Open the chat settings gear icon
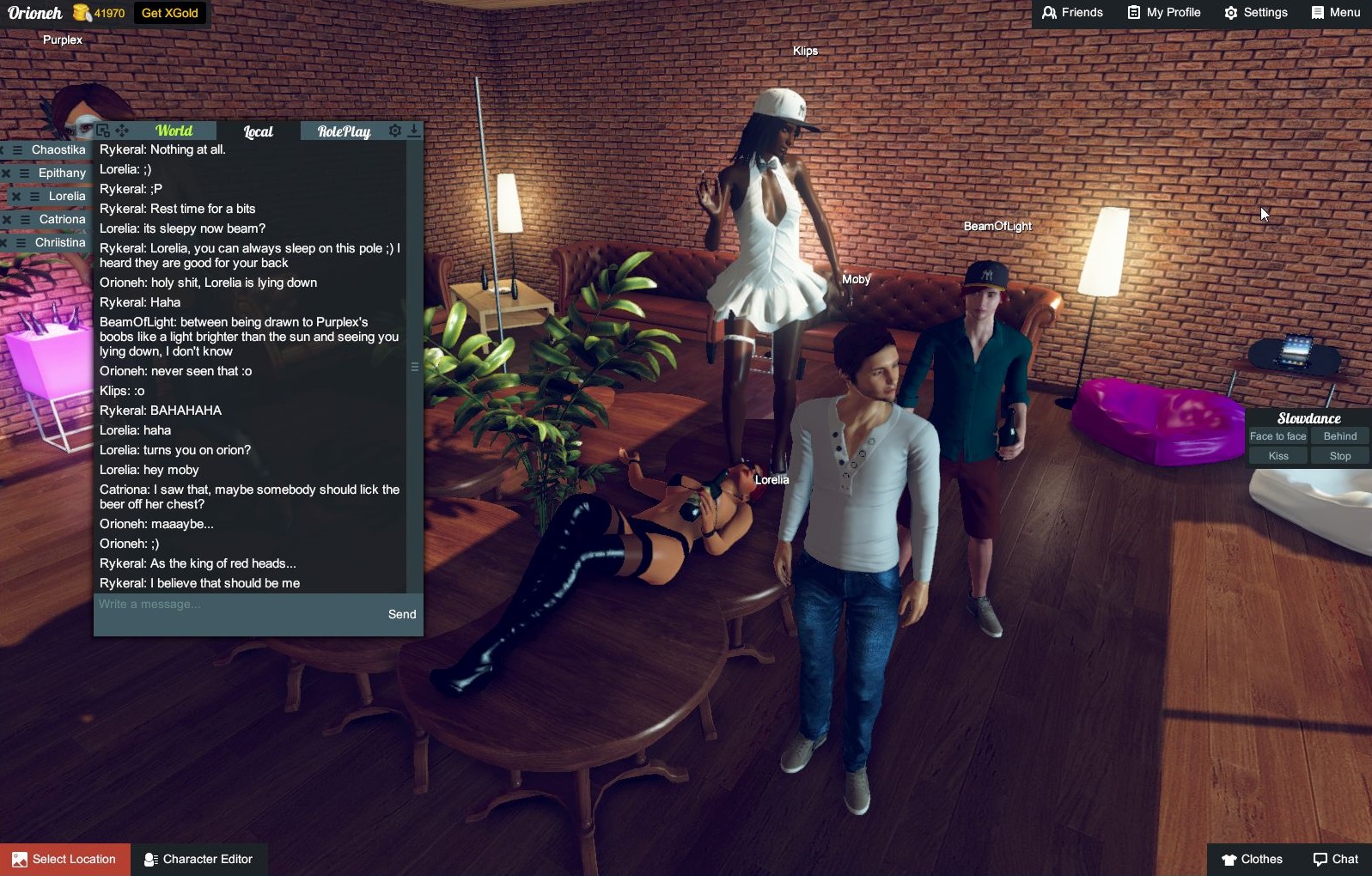The image size is (1372, 876). pyautogui.click(x=396, y=131)
